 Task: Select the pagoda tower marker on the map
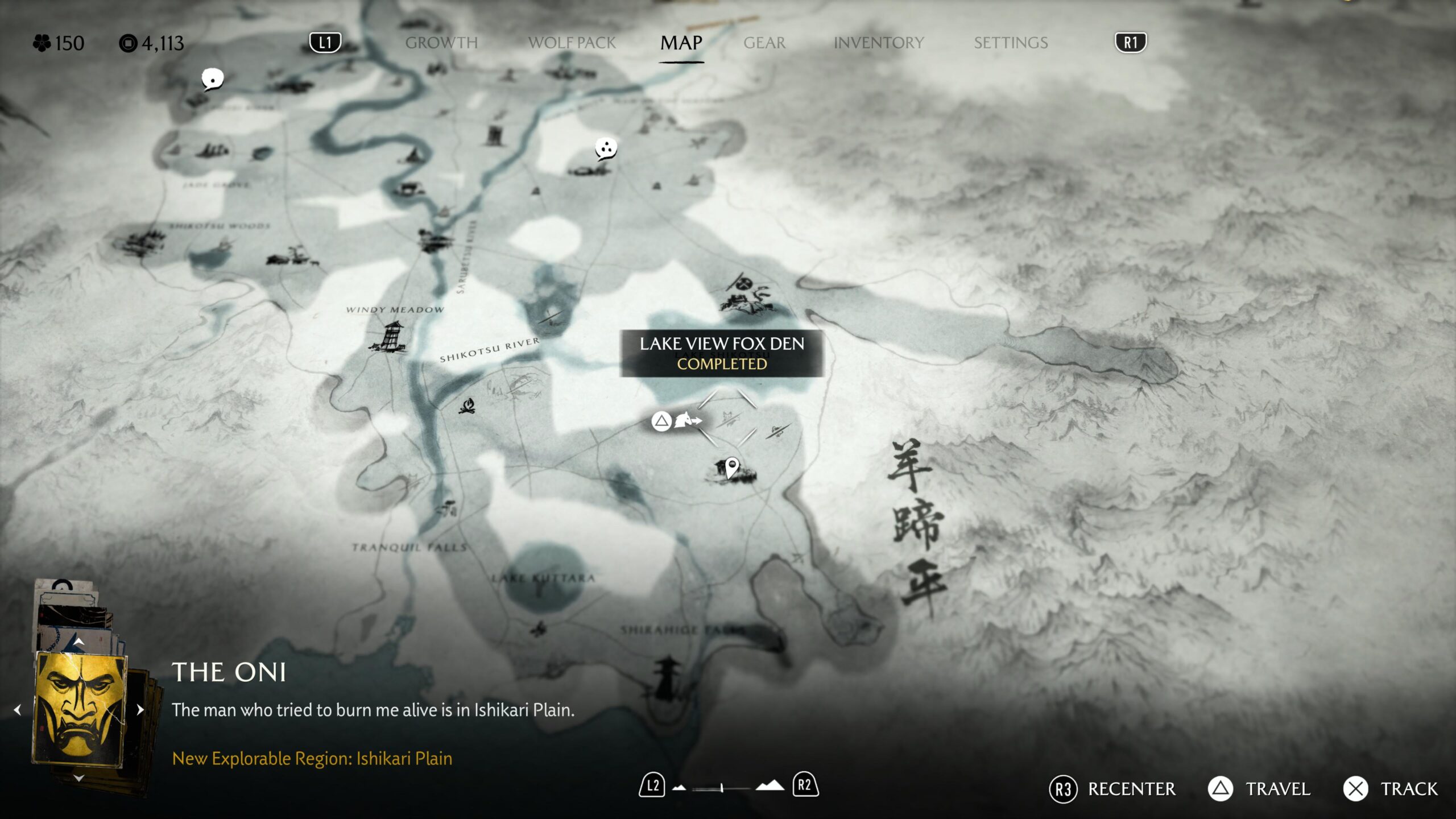pos(667,677)
